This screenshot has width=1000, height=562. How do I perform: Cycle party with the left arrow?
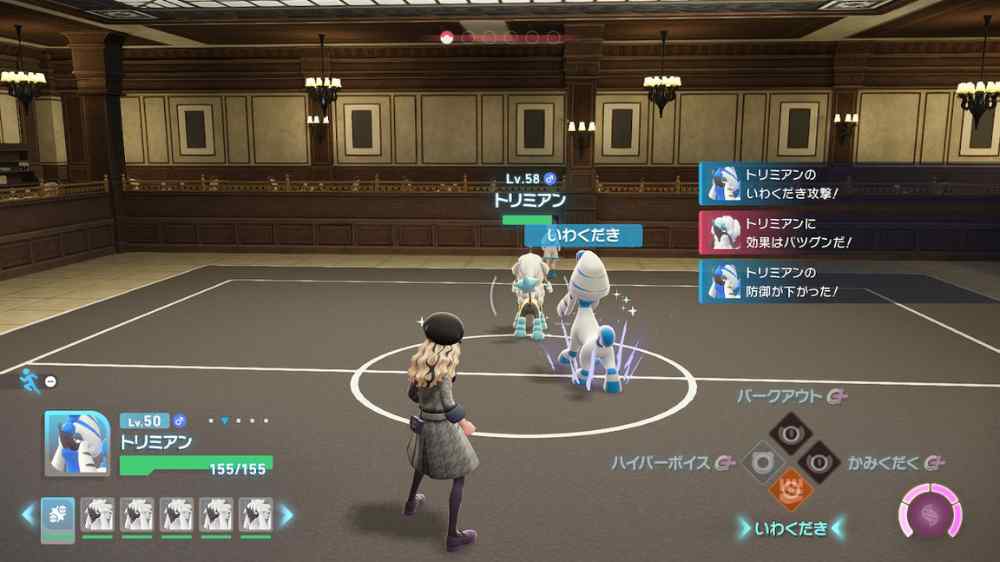[x=28, y=516]
